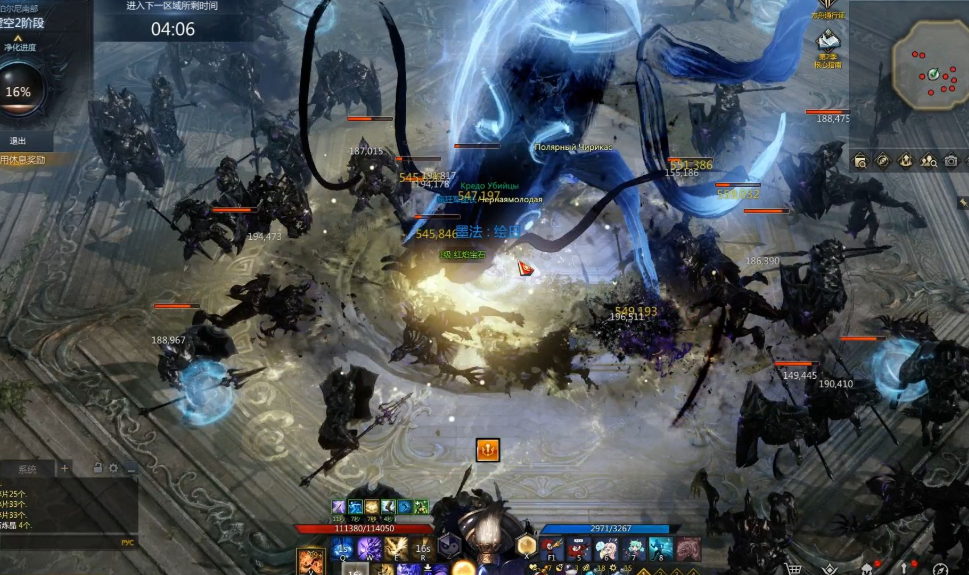This screenshot has width=969, height=575.
Task: Use the pink-haired character slot 6
Action: coord(606,548)
